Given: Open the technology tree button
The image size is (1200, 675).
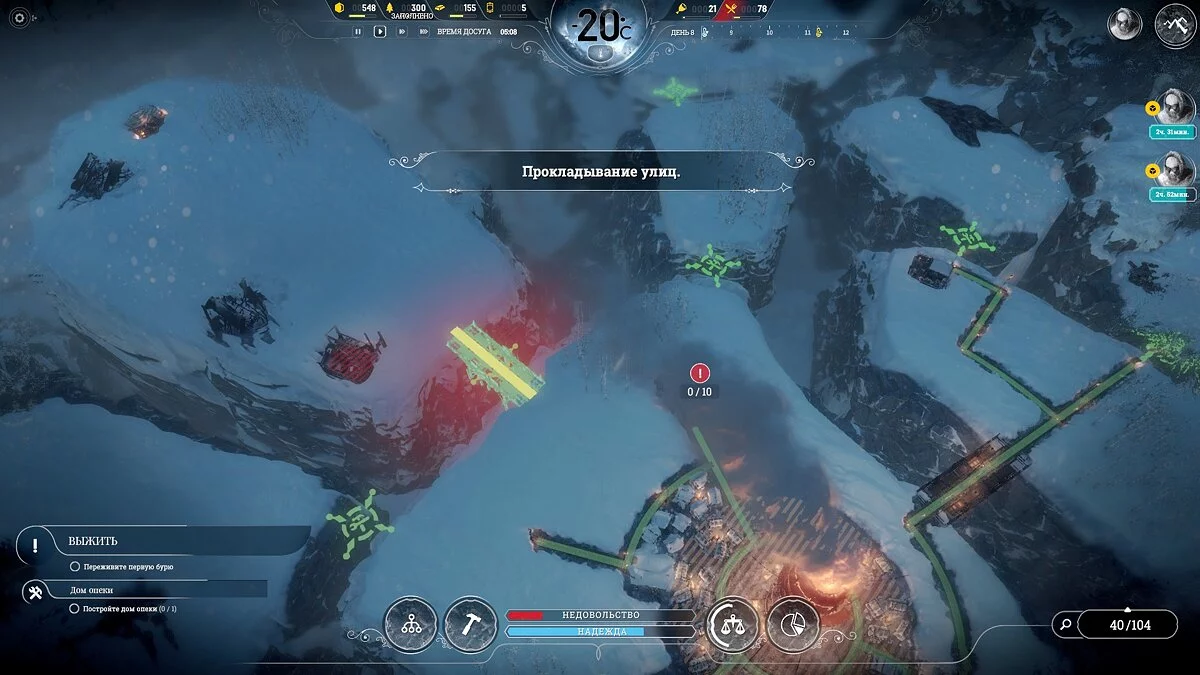Looking at the screenshot, I should tap(410, 624).
